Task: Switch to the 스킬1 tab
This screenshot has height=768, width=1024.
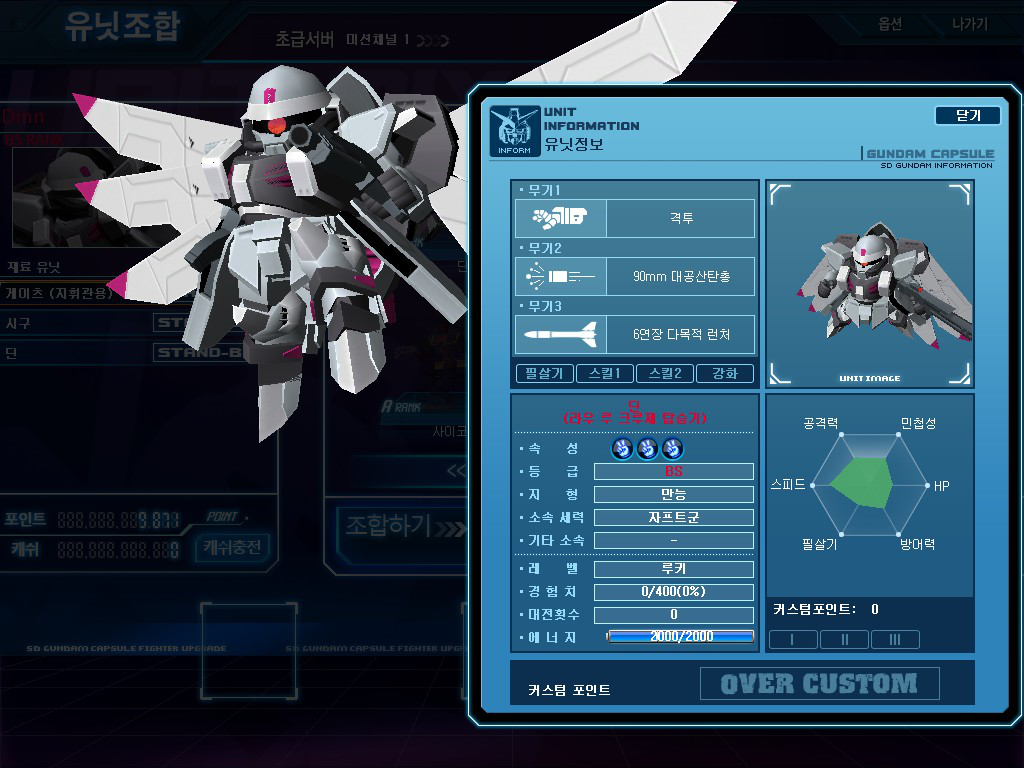Action: point(603,374)
